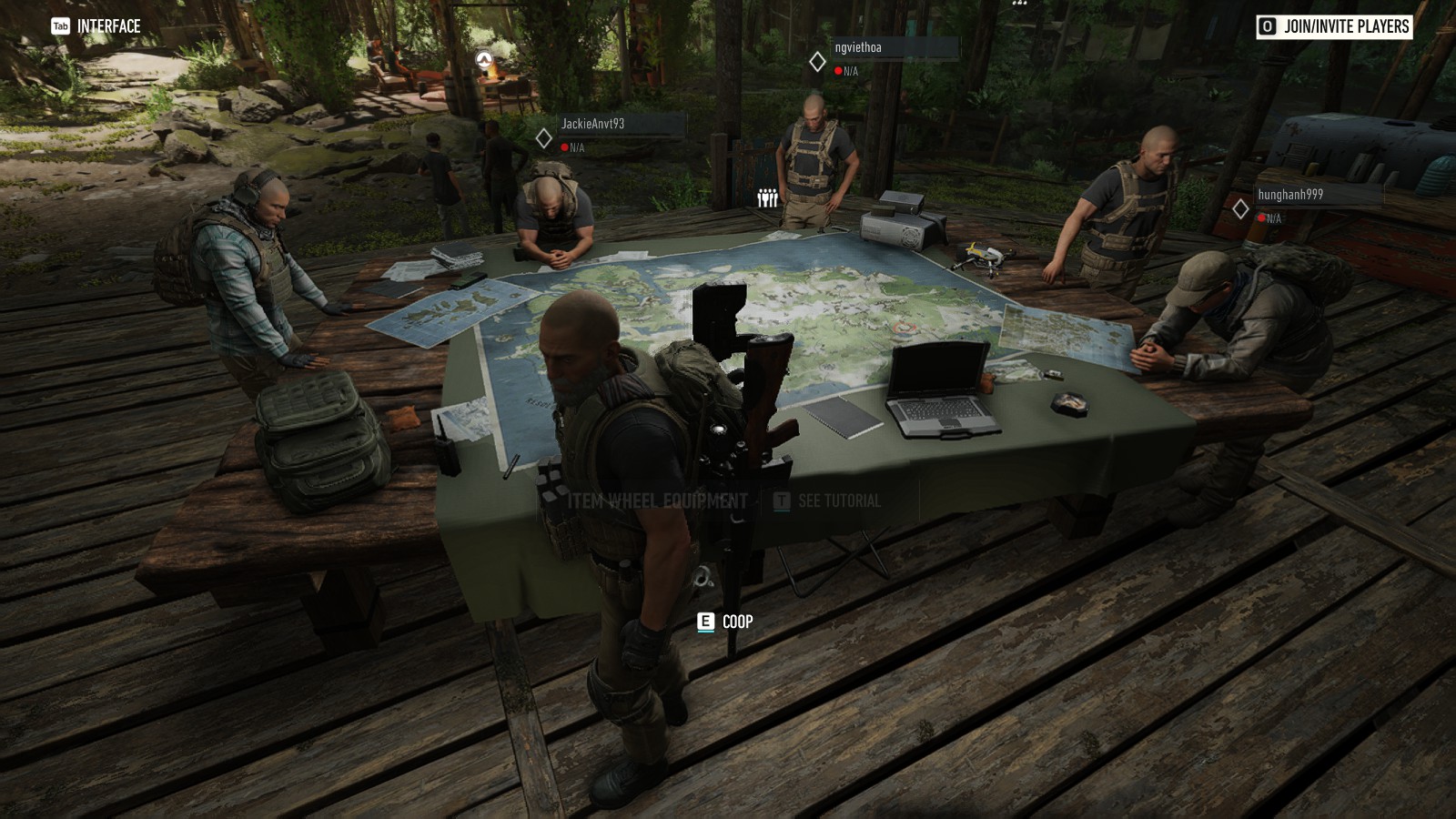Screen dimensions: 1456x819
Task: Click the diamond marker beside JackieAnvt93
Action: pos(544,139)
